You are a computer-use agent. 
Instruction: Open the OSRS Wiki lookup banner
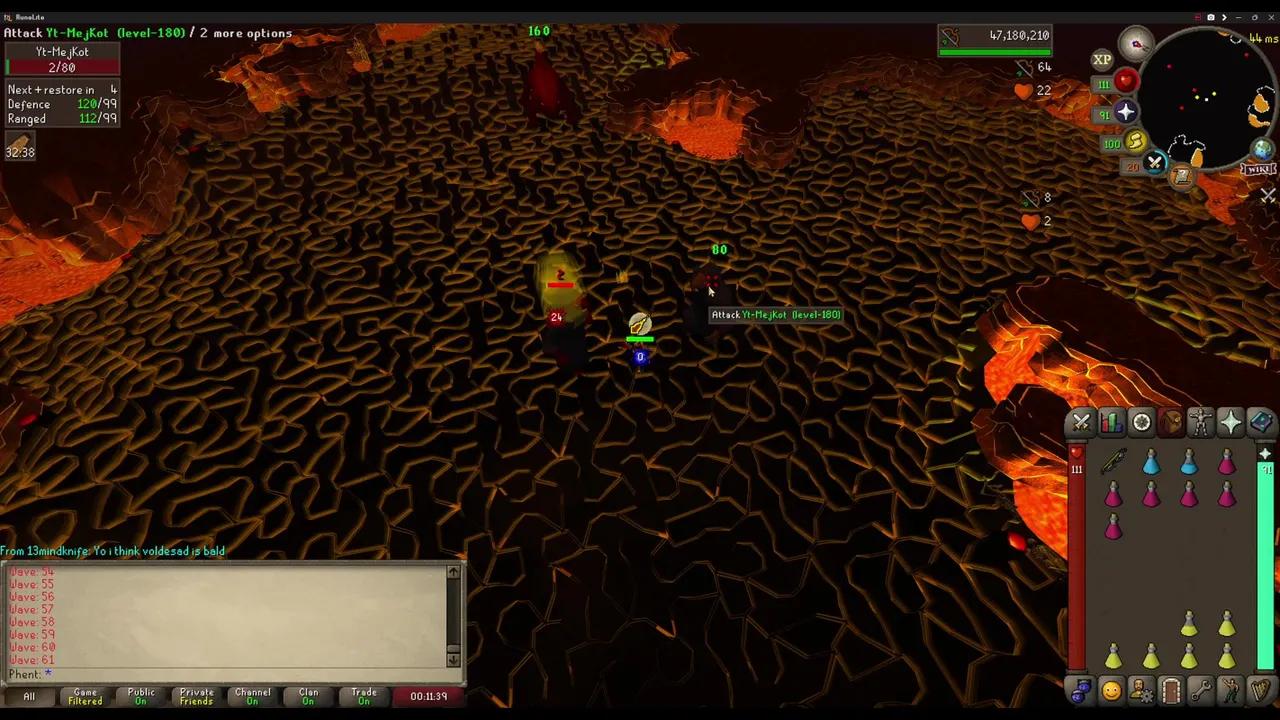[1257, 168]
